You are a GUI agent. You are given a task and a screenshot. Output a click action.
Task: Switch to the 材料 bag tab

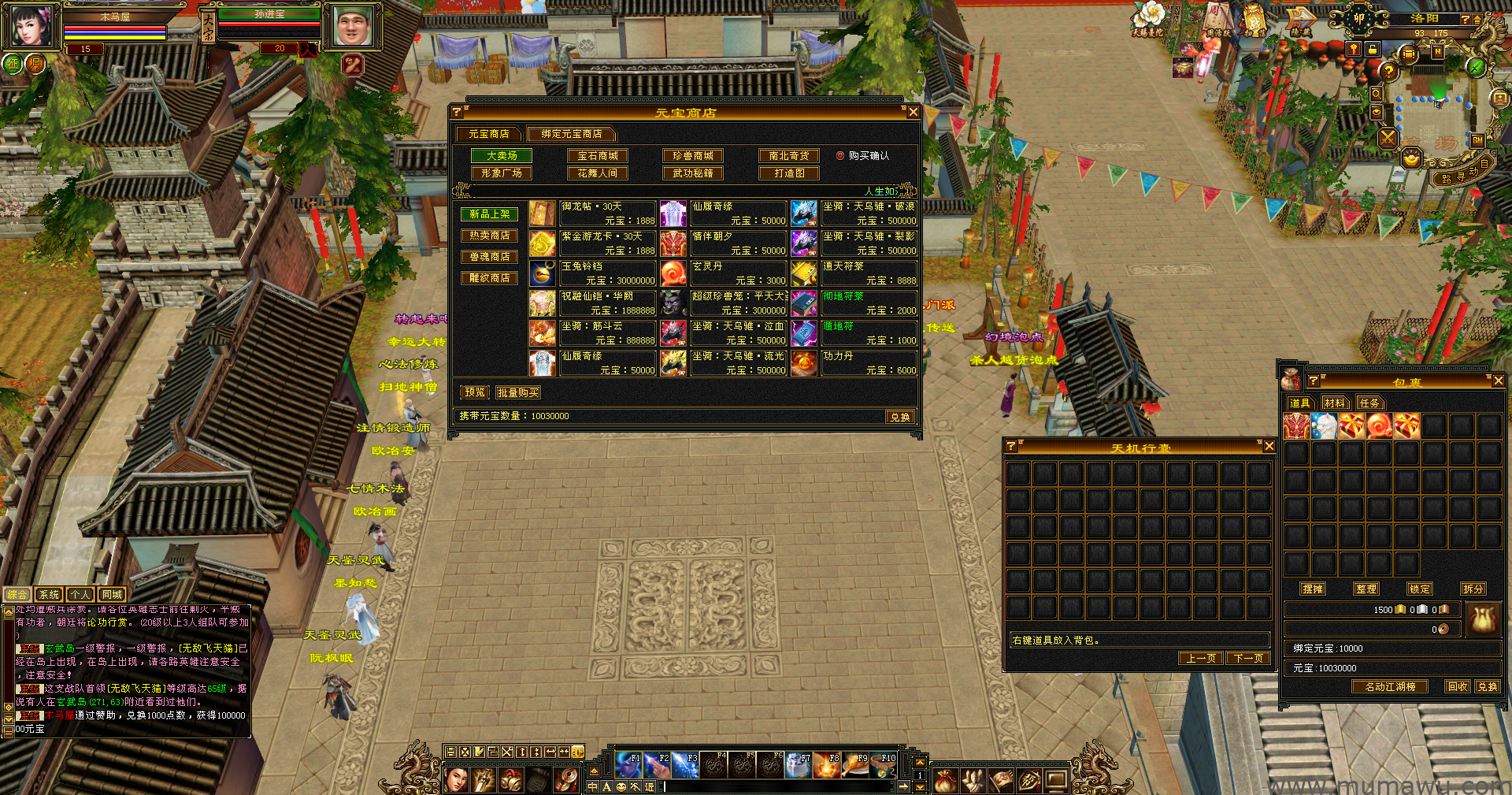(1334, 403)
